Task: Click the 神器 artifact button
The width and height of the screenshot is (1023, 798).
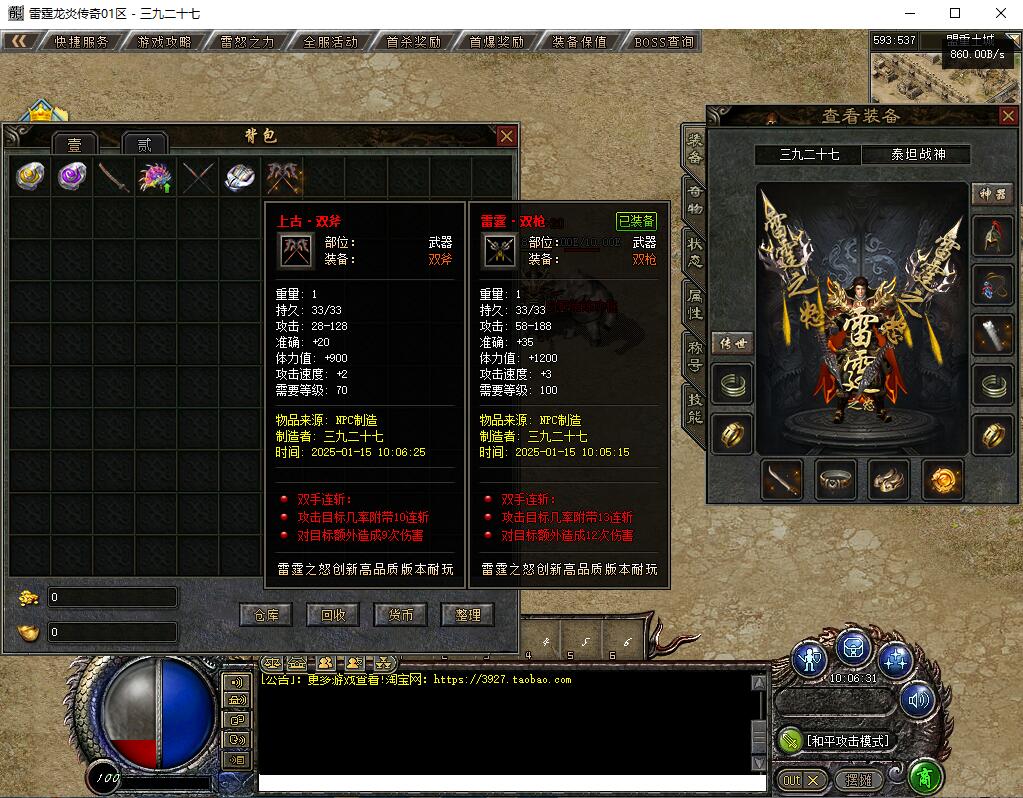Action: (x=992, y=194)
